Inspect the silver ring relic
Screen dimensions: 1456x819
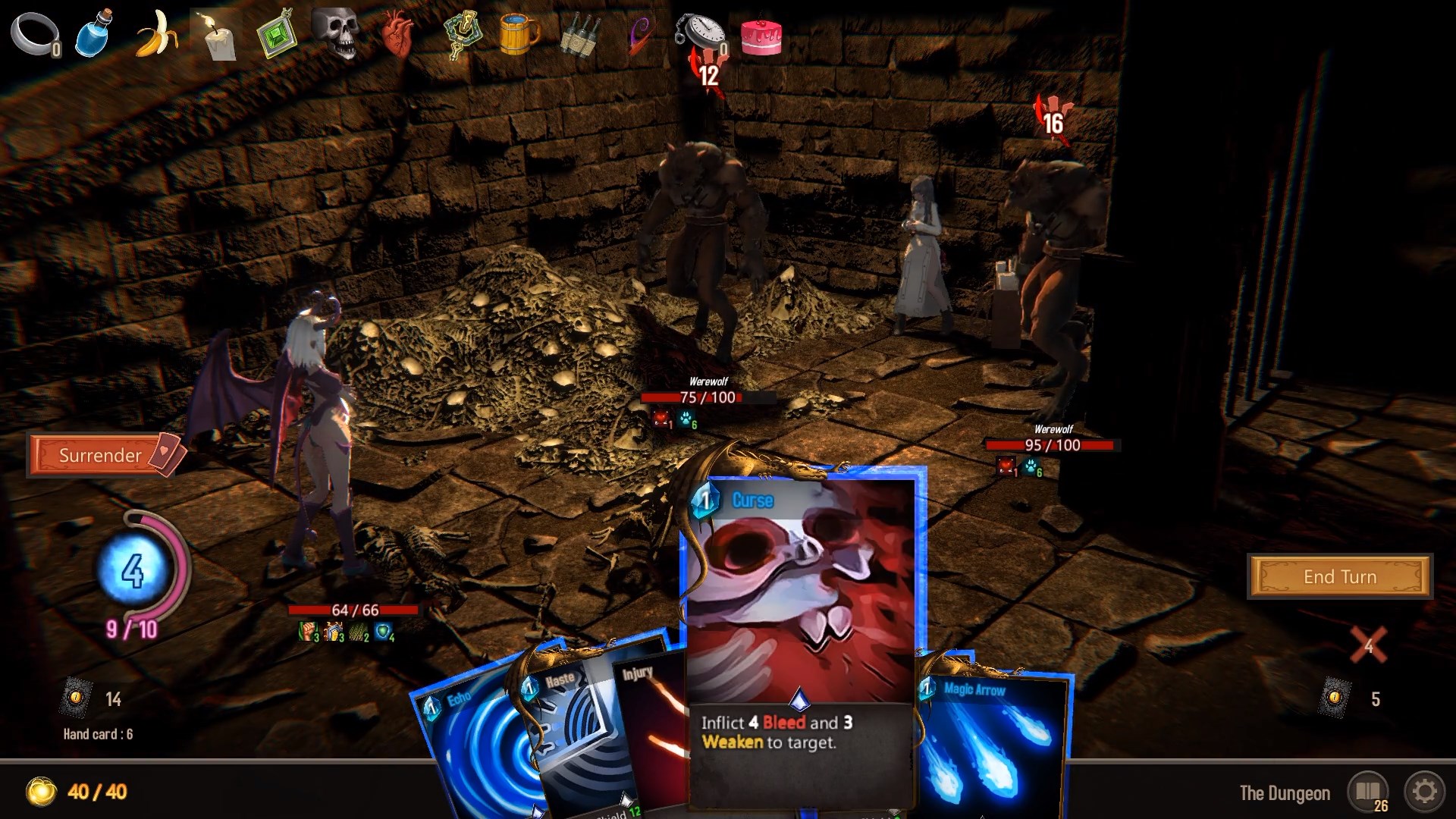[x=35, y=35]
